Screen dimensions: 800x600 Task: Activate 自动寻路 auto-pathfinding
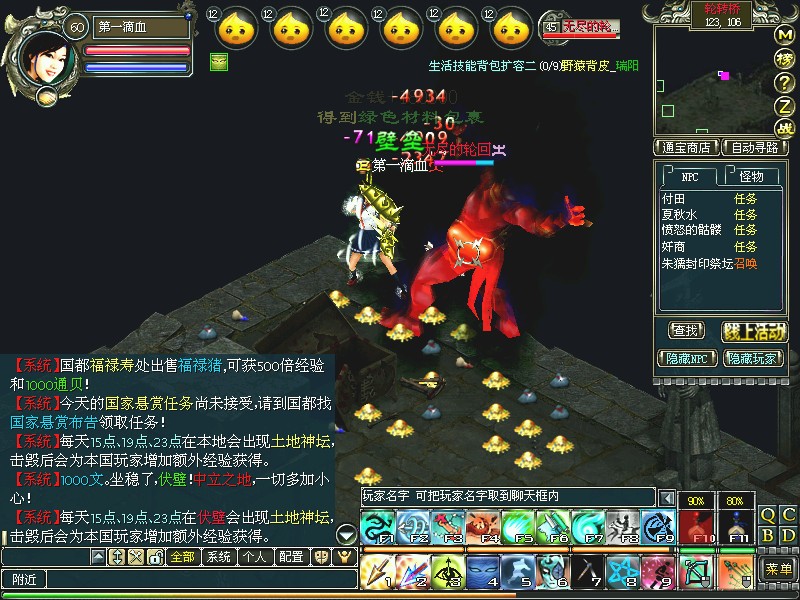755,147
